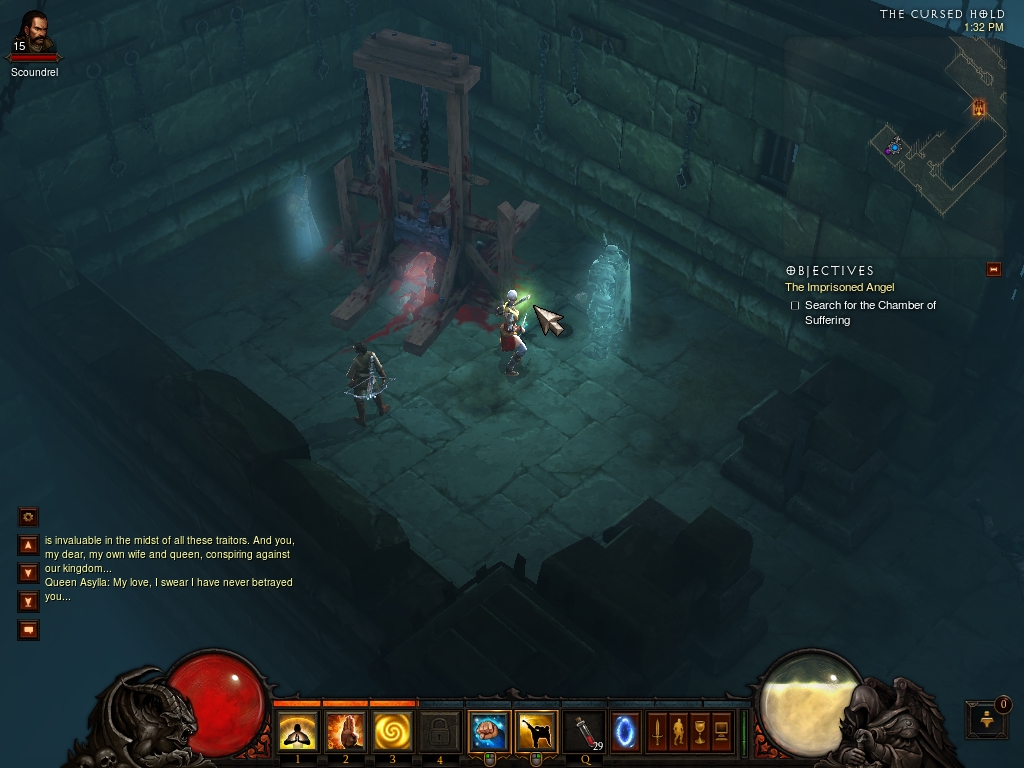
Task: Open the blue town portal
Action: tap(626, 732)
